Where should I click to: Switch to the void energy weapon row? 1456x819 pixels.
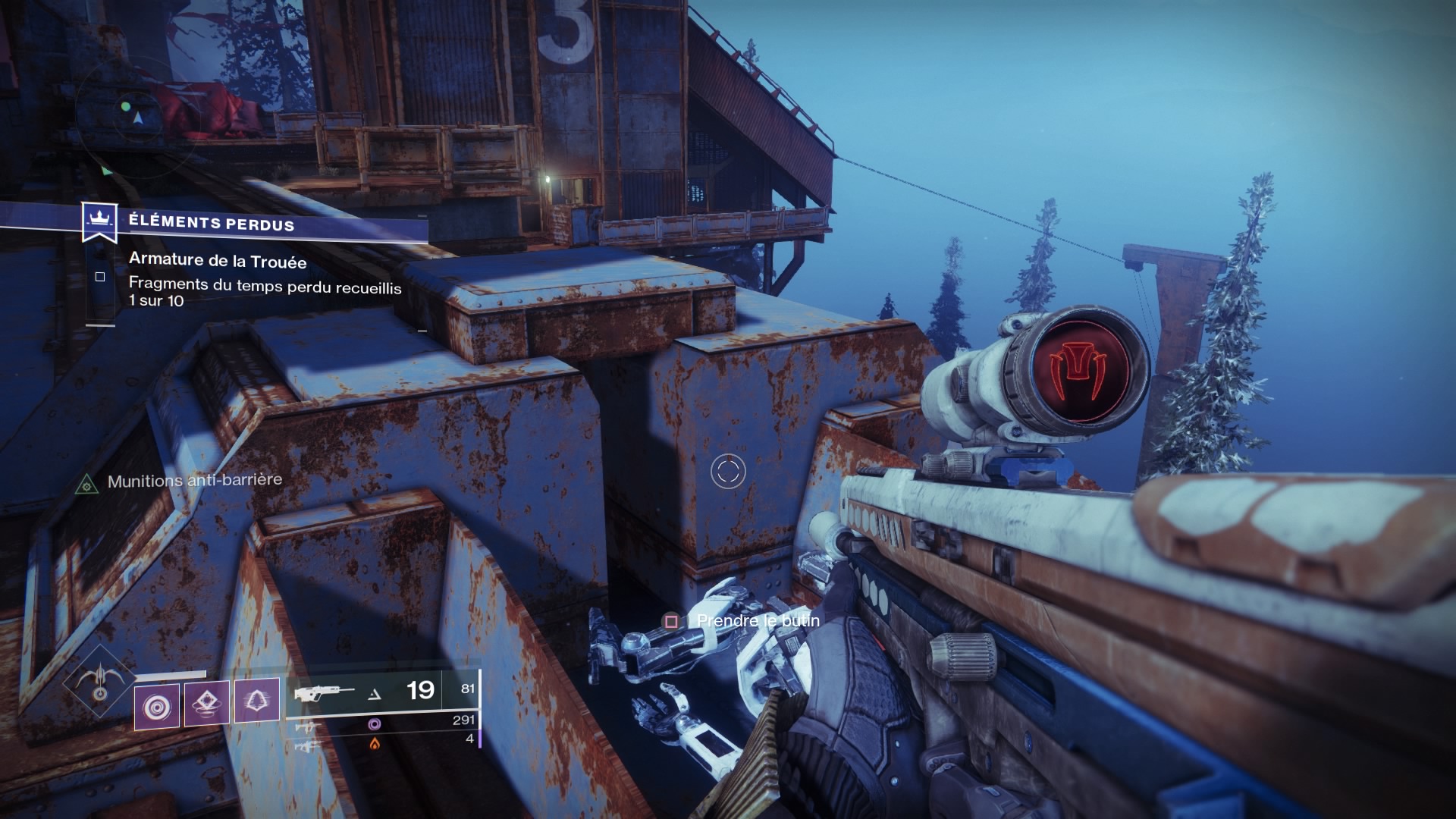[x=374, y=724]
